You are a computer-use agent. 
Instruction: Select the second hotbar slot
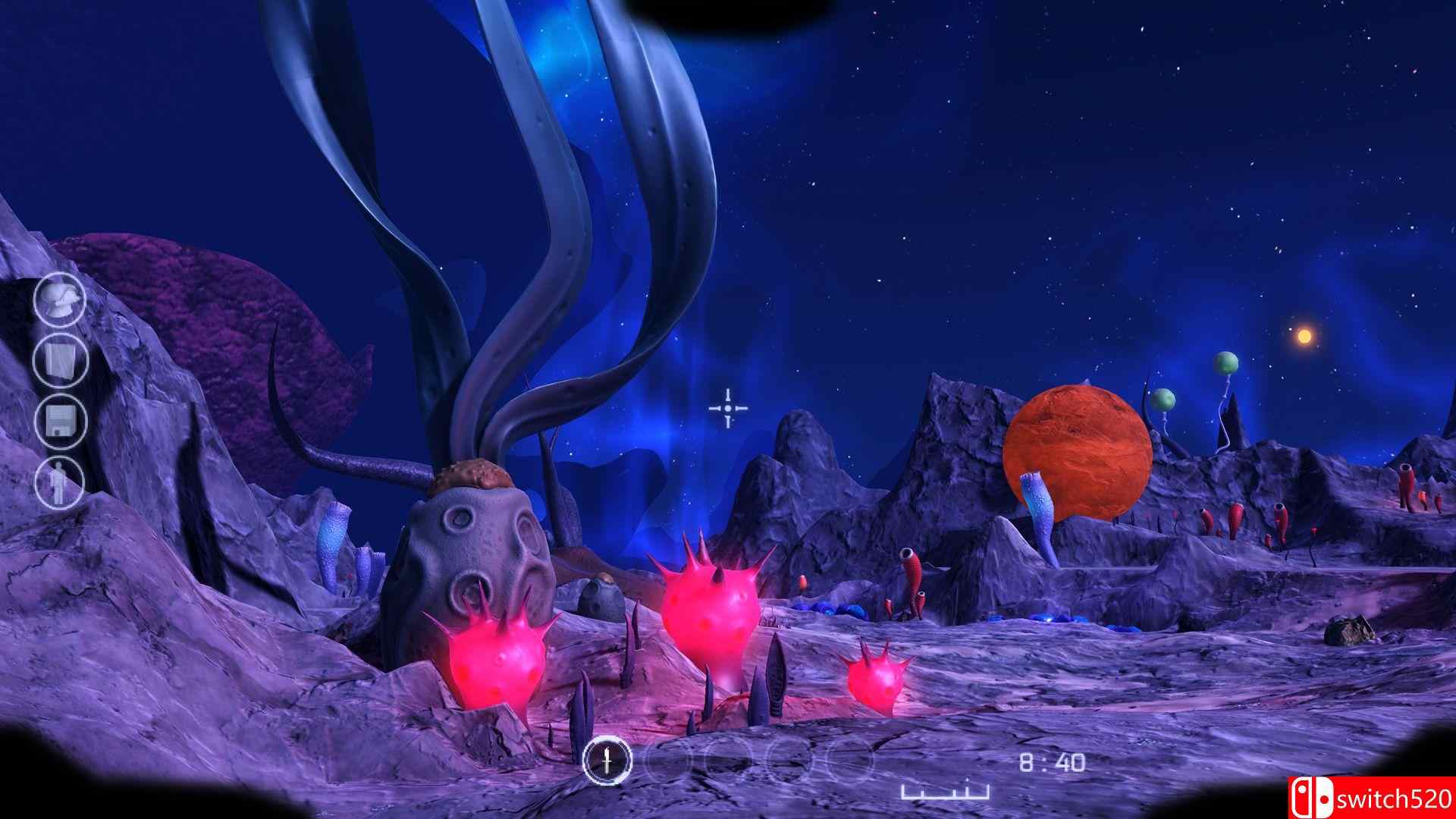tap(665, 759)
